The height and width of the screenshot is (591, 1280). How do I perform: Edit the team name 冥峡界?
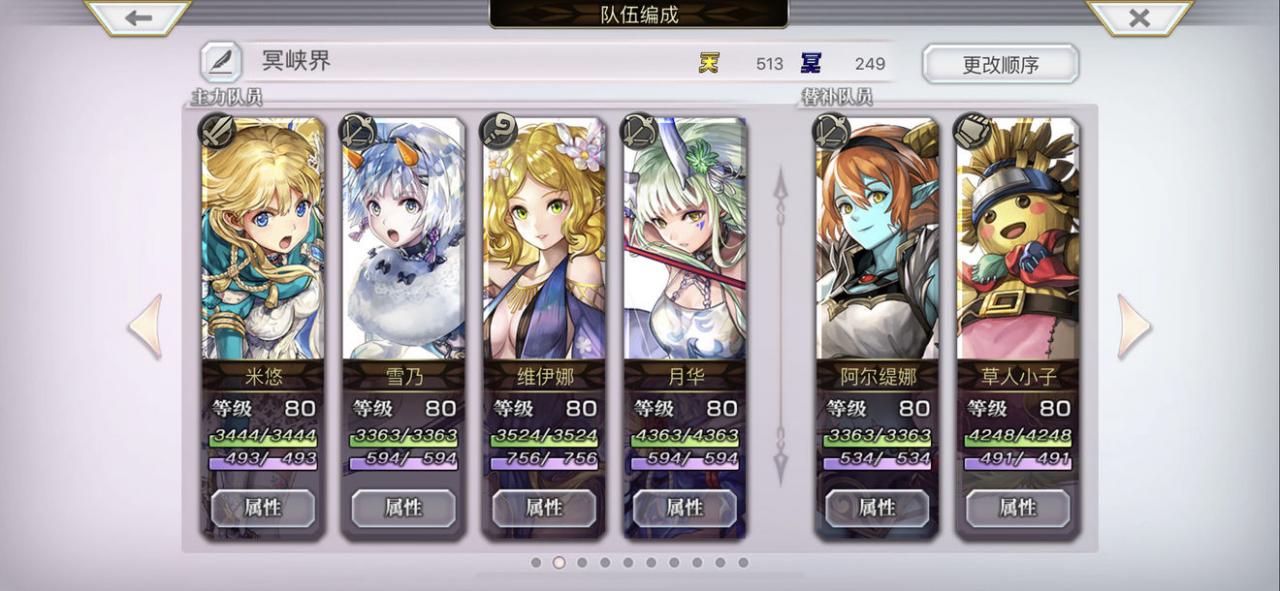pyautogui.click(x=220, y=62)
